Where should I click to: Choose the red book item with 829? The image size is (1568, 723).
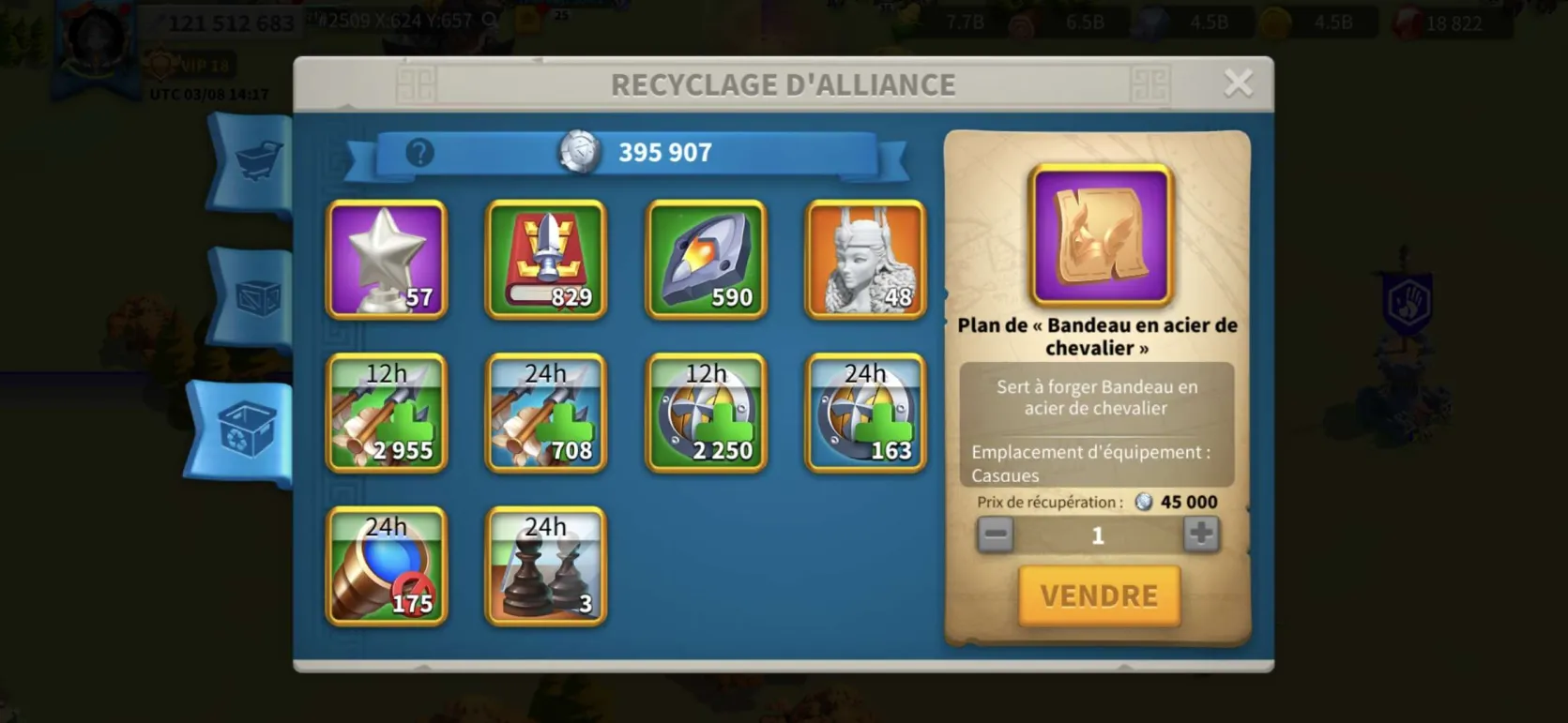point(546,260)
